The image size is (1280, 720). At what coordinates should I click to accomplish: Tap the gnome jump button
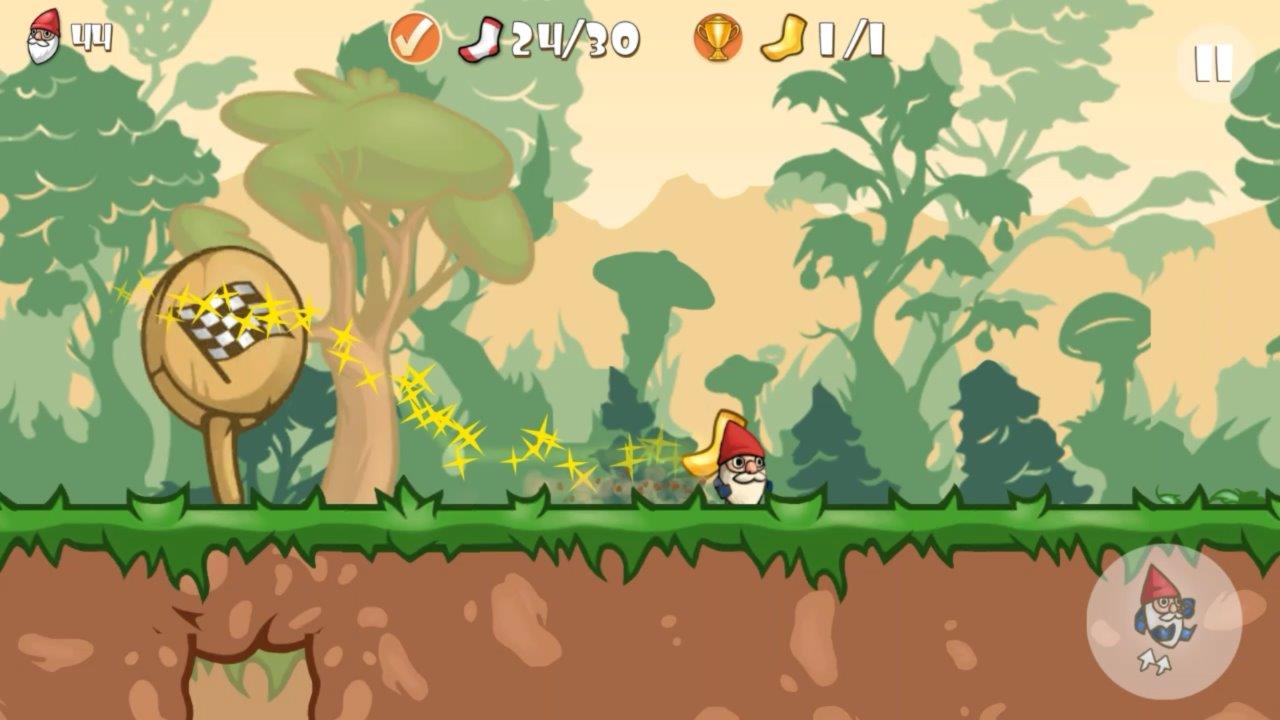tap(1163, 622)
